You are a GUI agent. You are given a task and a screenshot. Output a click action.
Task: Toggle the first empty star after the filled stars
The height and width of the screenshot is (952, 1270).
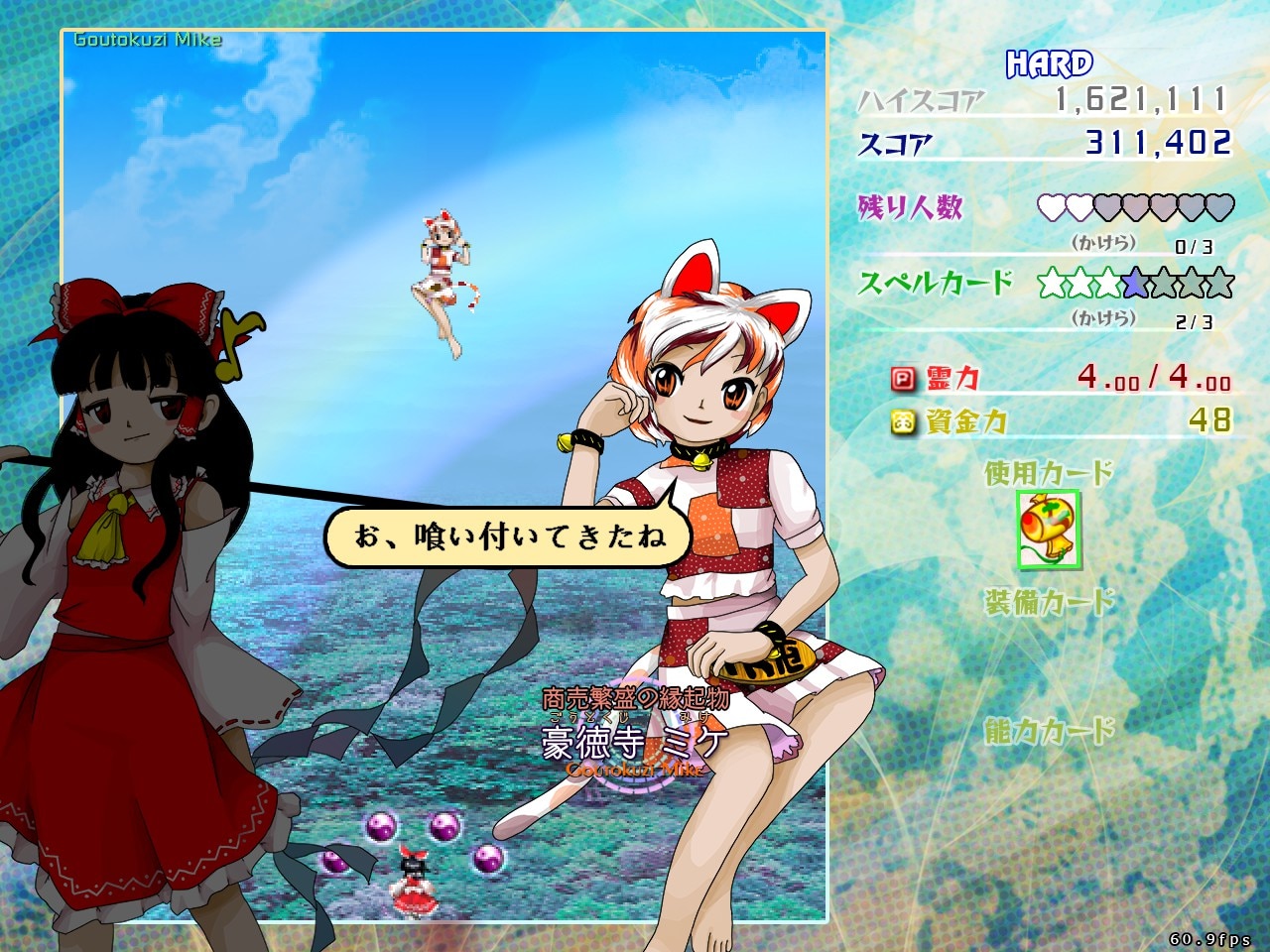pos(1164,284)
